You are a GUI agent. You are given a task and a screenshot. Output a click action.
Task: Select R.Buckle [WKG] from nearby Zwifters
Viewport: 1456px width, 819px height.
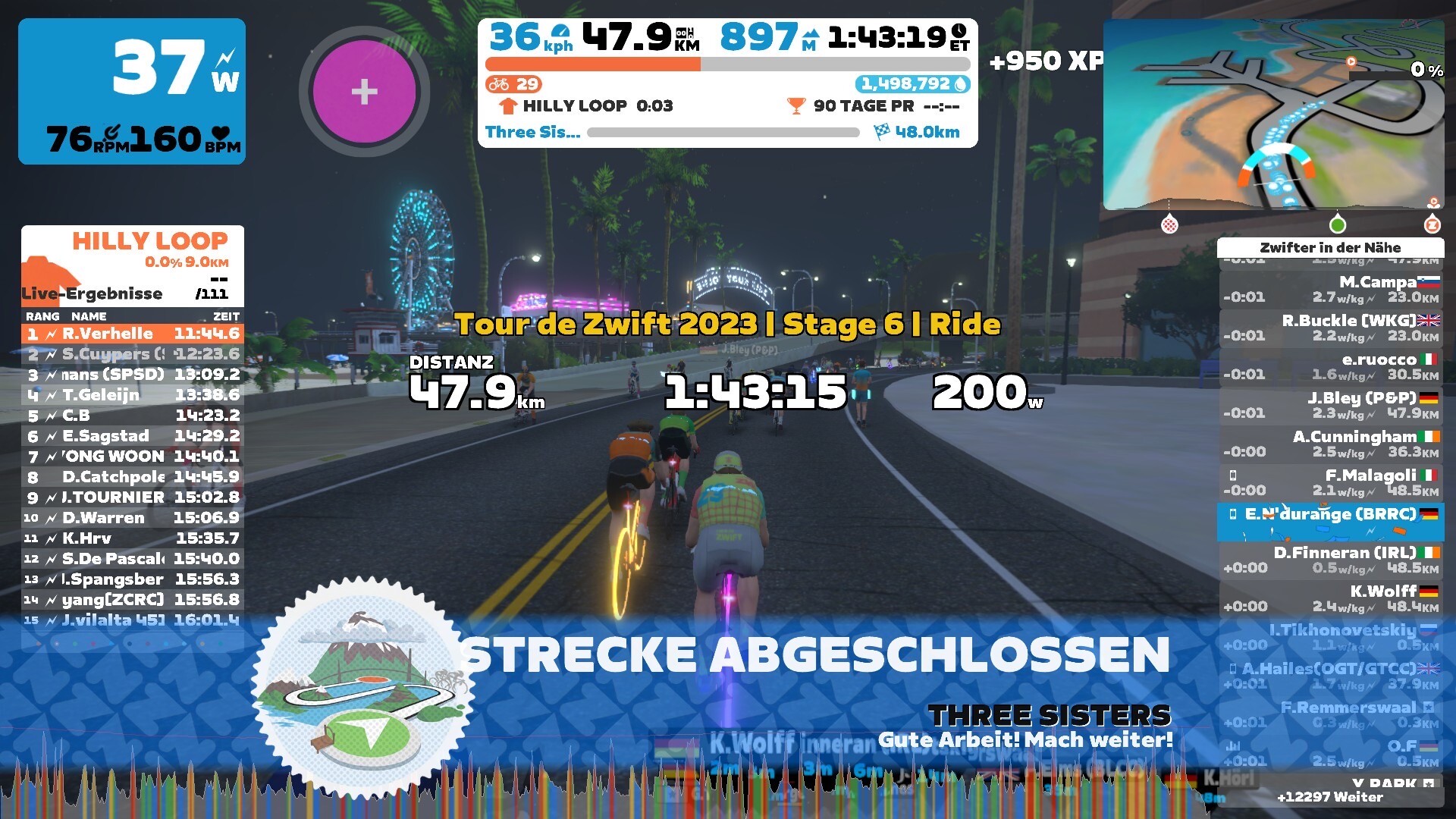(1331, 328)
